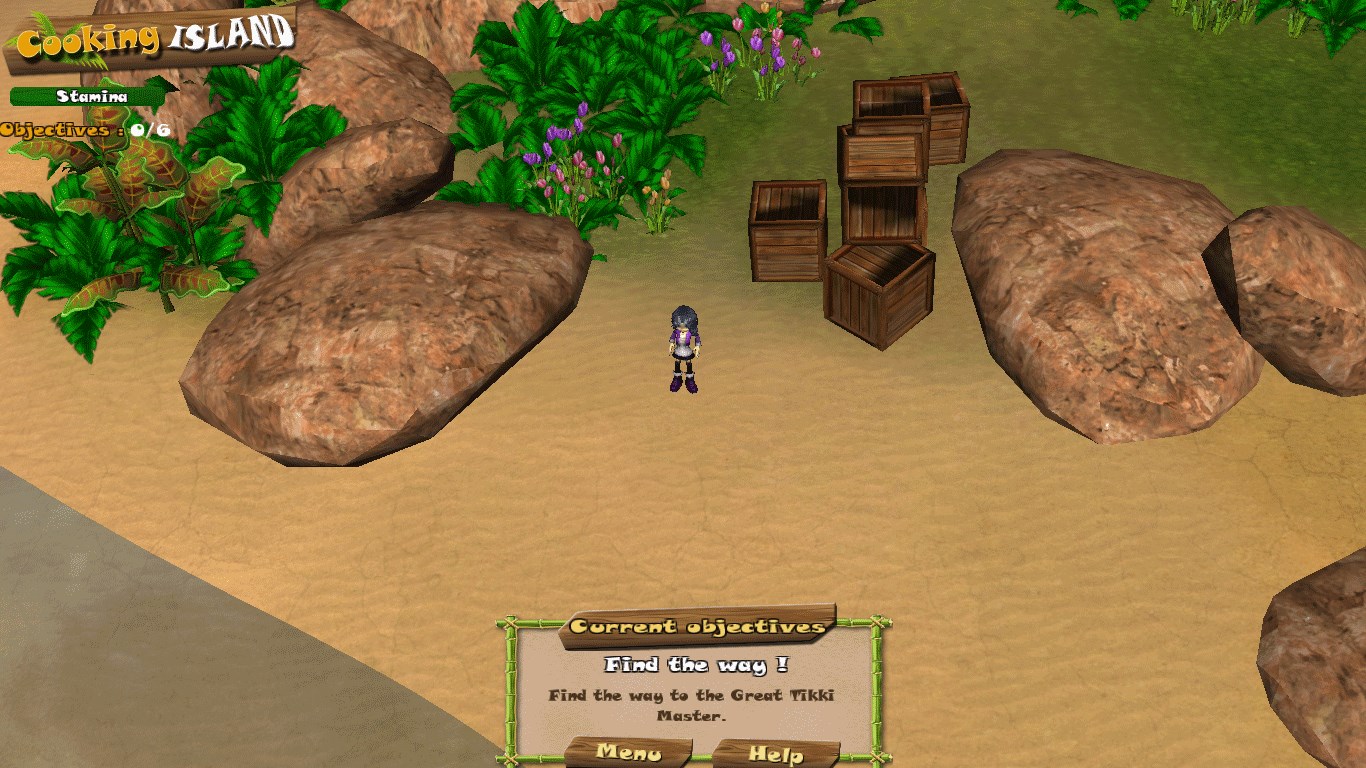Select the Current objectives panel header
Screen dimensions: 1366x768
point(698,627)
